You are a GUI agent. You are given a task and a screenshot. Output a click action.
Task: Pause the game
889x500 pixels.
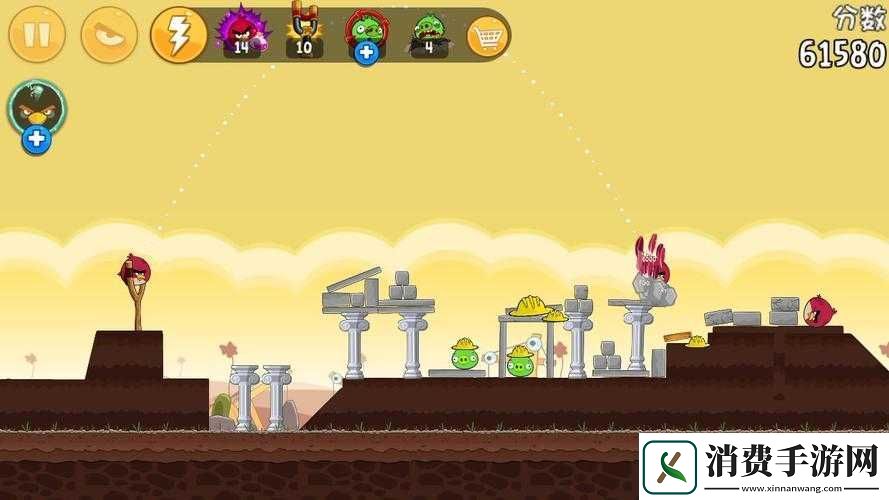click(37, 35)
